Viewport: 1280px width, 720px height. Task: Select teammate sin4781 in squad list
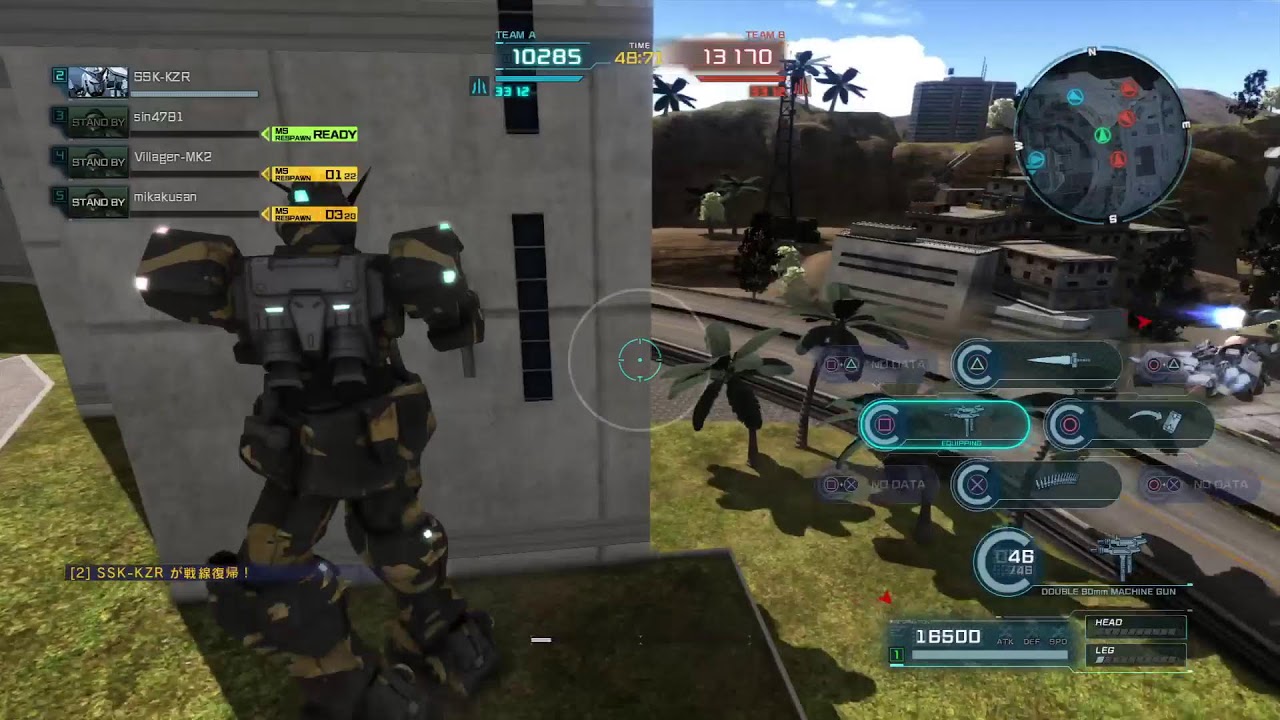[x=158, y=117]
